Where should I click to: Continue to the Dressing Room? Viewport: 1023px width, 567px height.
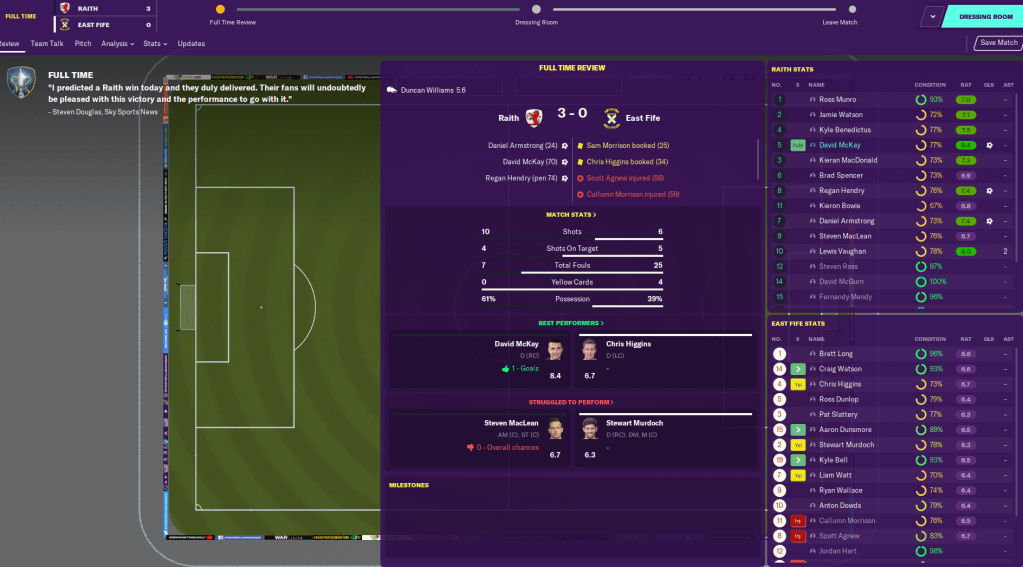(985, 16)
